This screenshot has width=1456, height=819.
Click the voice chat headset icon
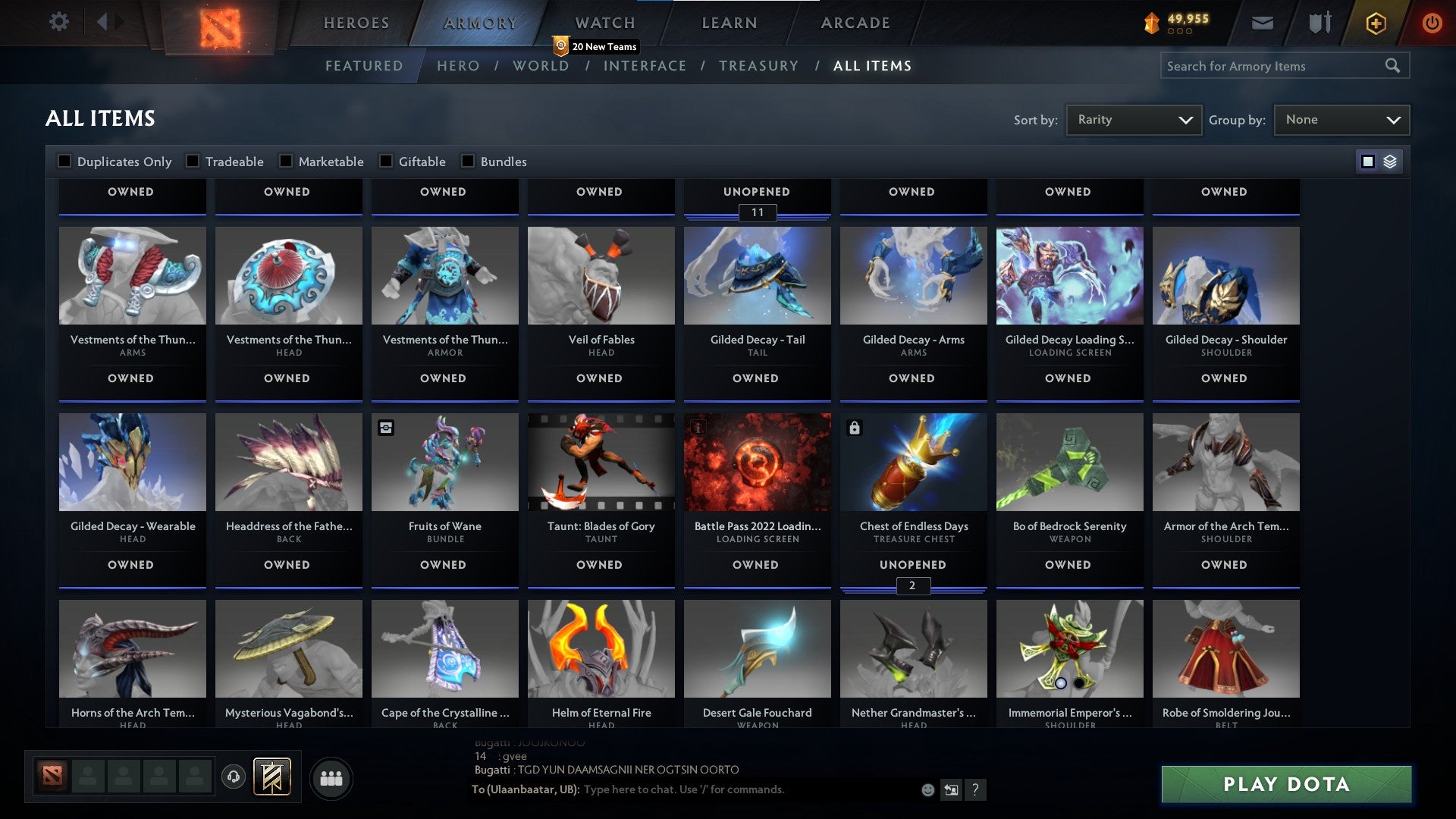click(x=233, y=777)
